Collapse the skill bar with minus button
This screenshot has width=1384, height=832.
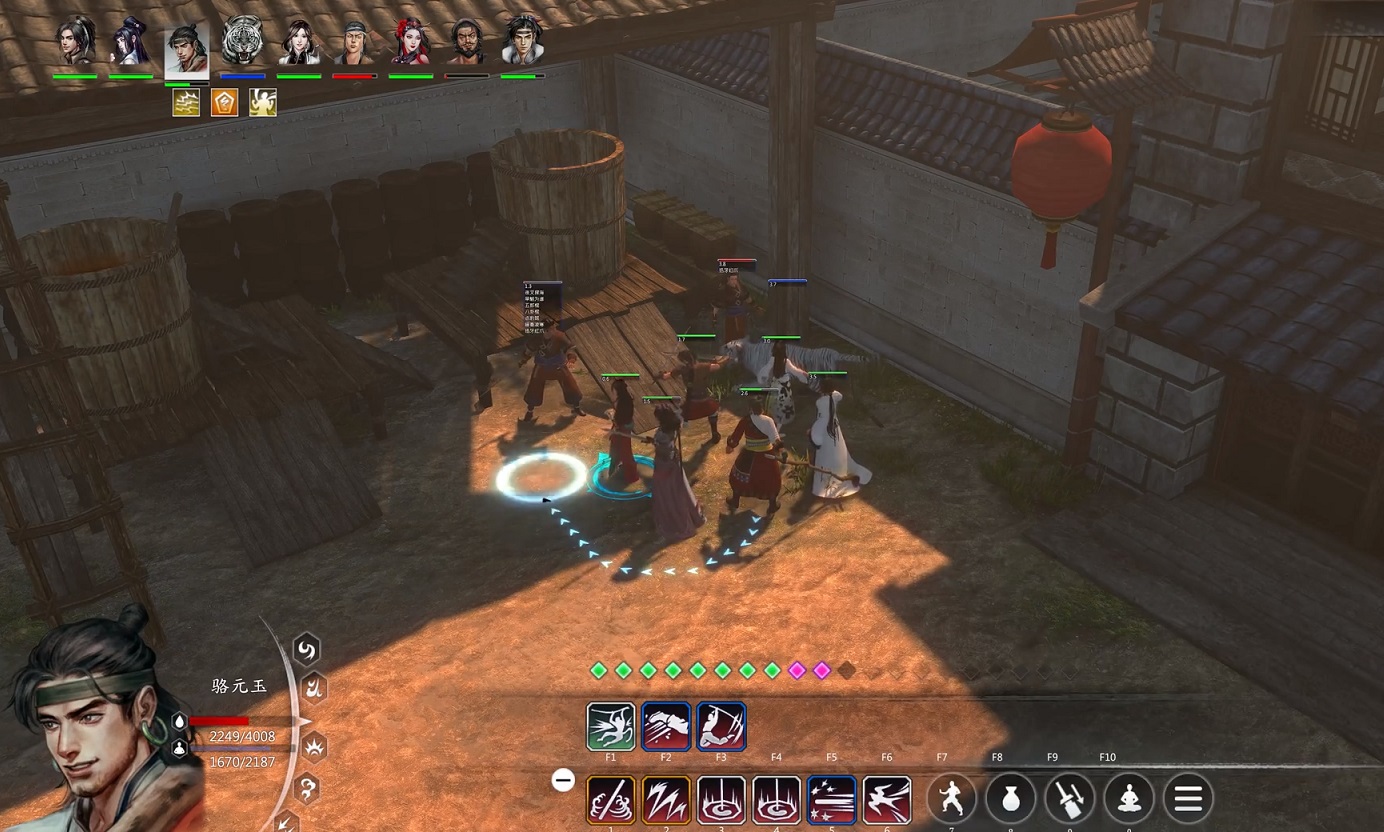(x=564, y=780)
